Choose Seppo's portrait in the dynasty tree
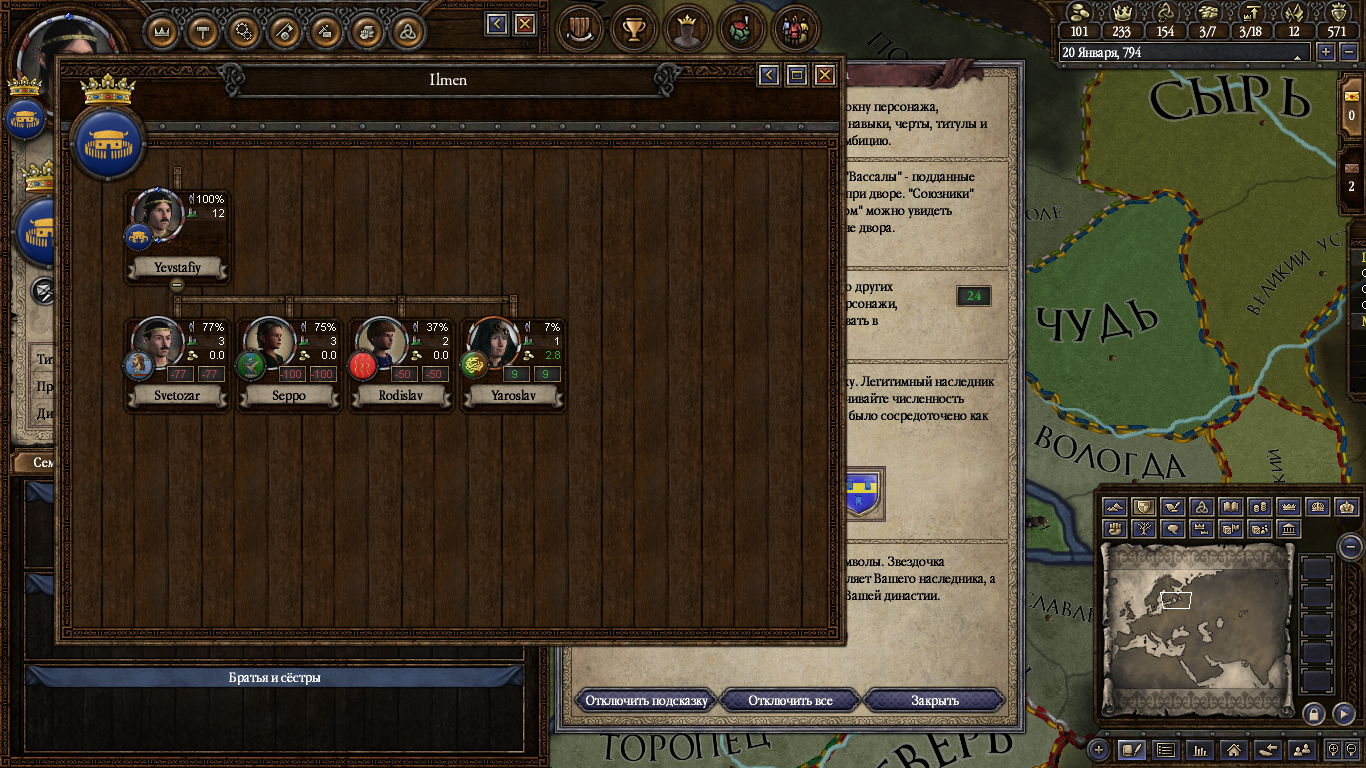This screenshot has height=768, width=1366. pos(270,345)
